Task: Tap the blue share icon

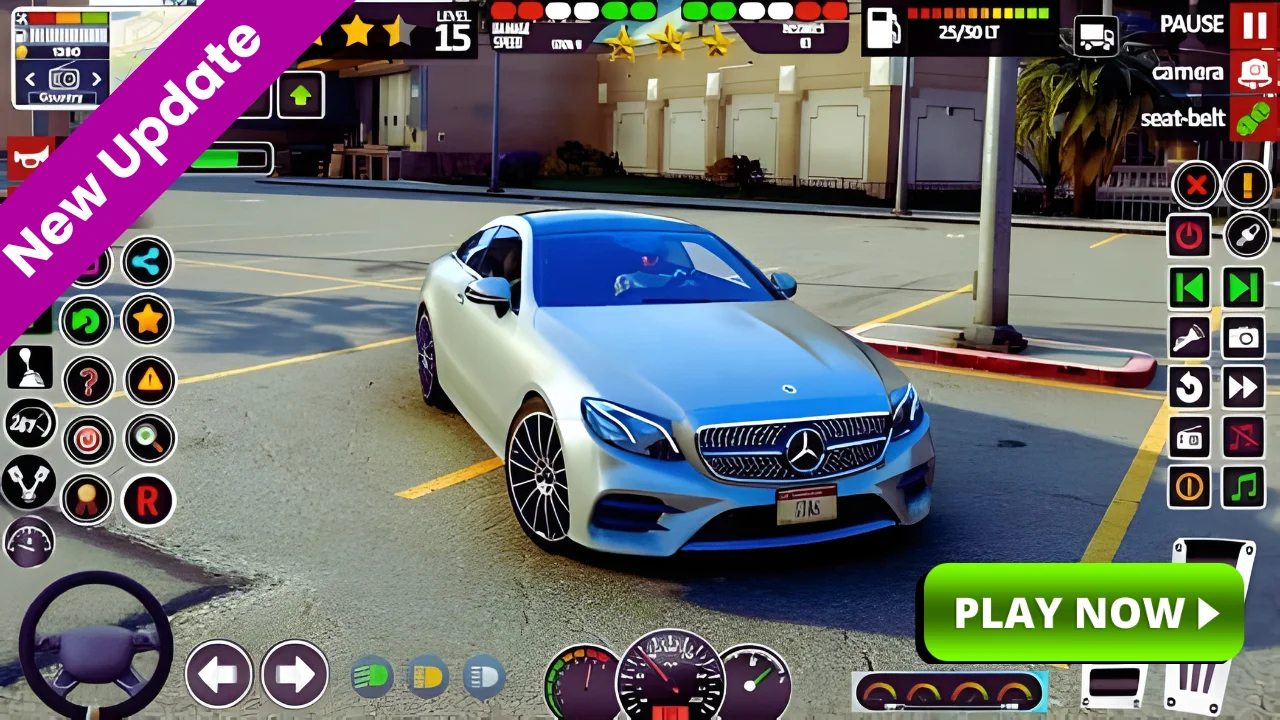Action: coord(146,263)
